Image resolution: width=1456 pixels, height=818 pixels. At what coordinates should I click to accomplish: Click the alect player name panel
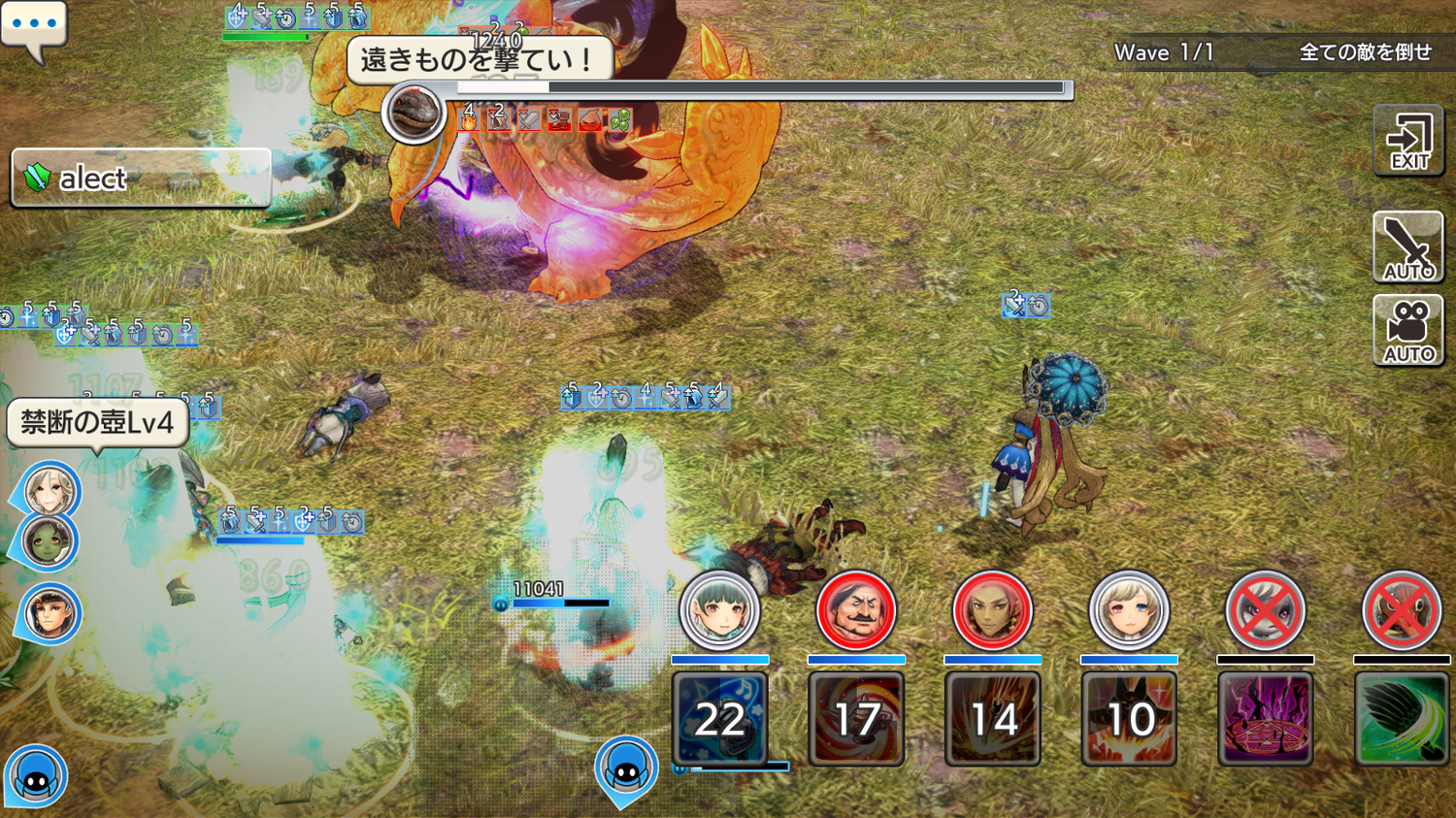point(141,178)
